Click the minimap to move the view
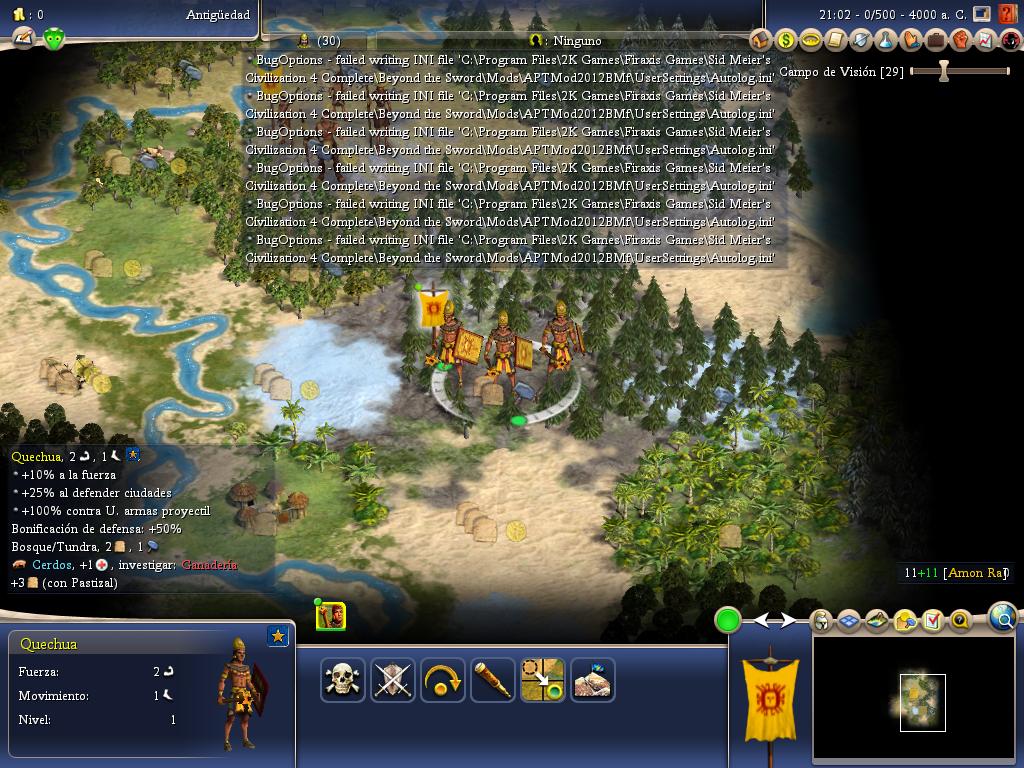This screenshot has height=768, width=1024. pos(922,702)
